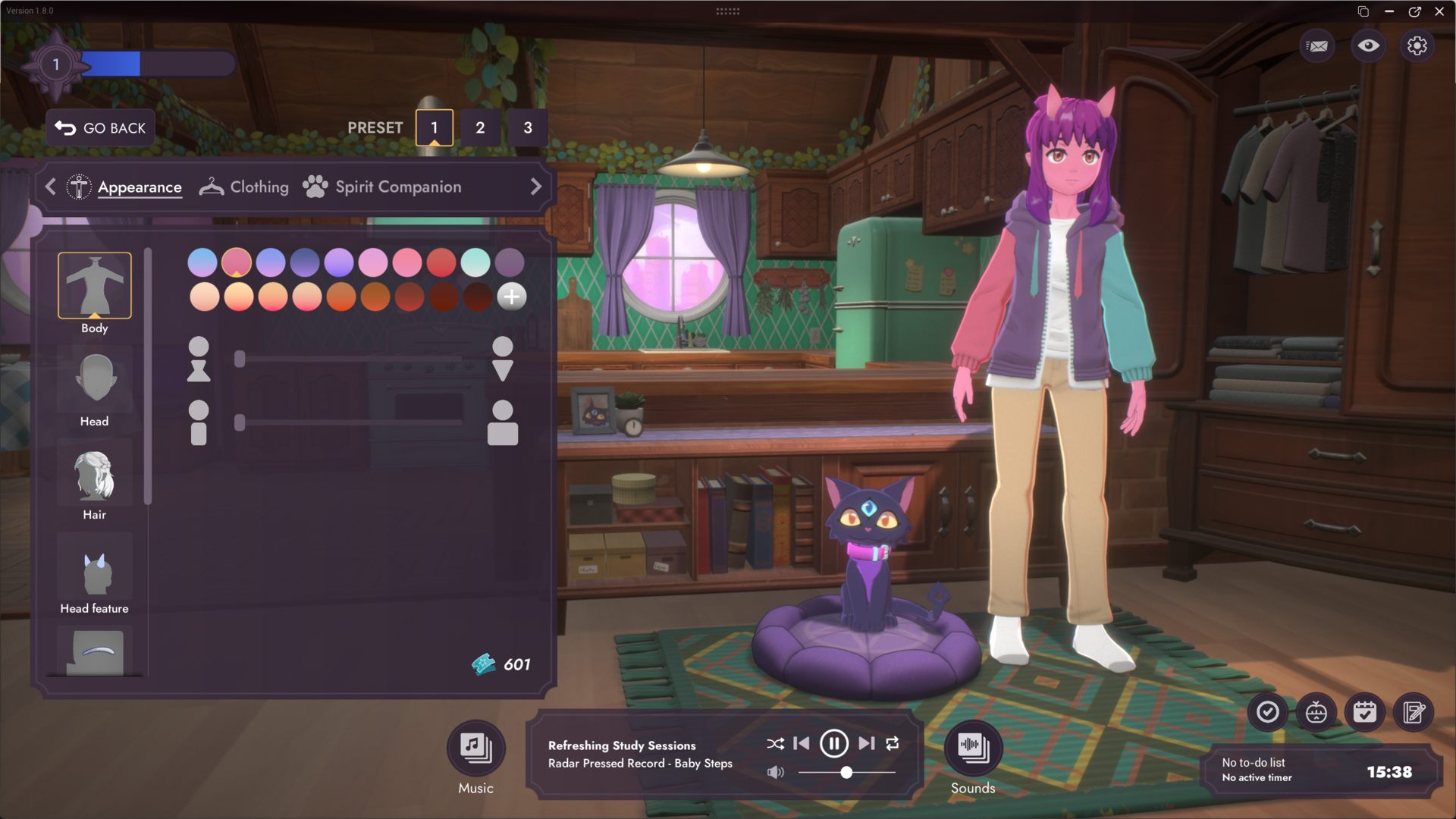Click the Go Back button

[x=101, y=128]
